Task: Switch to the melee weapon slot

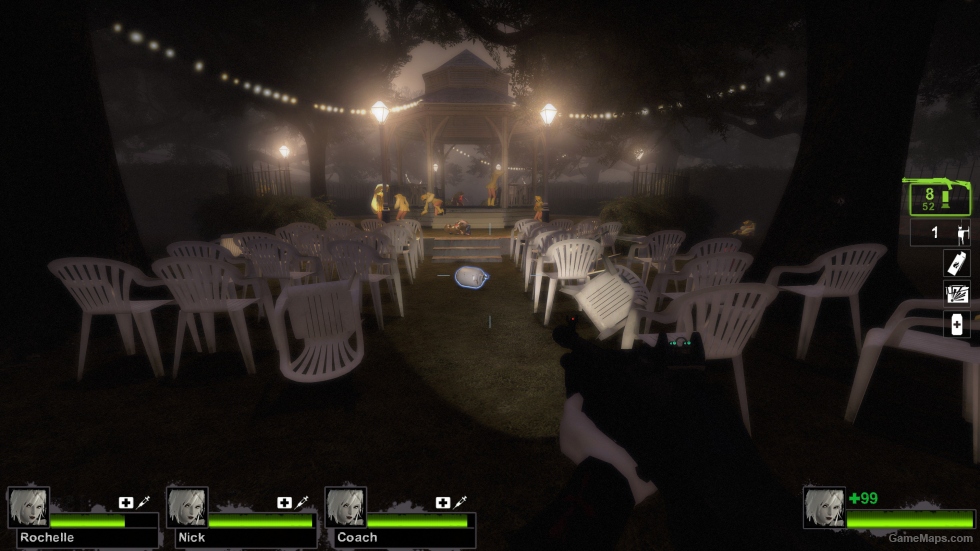Action: [x=940, y=234]
